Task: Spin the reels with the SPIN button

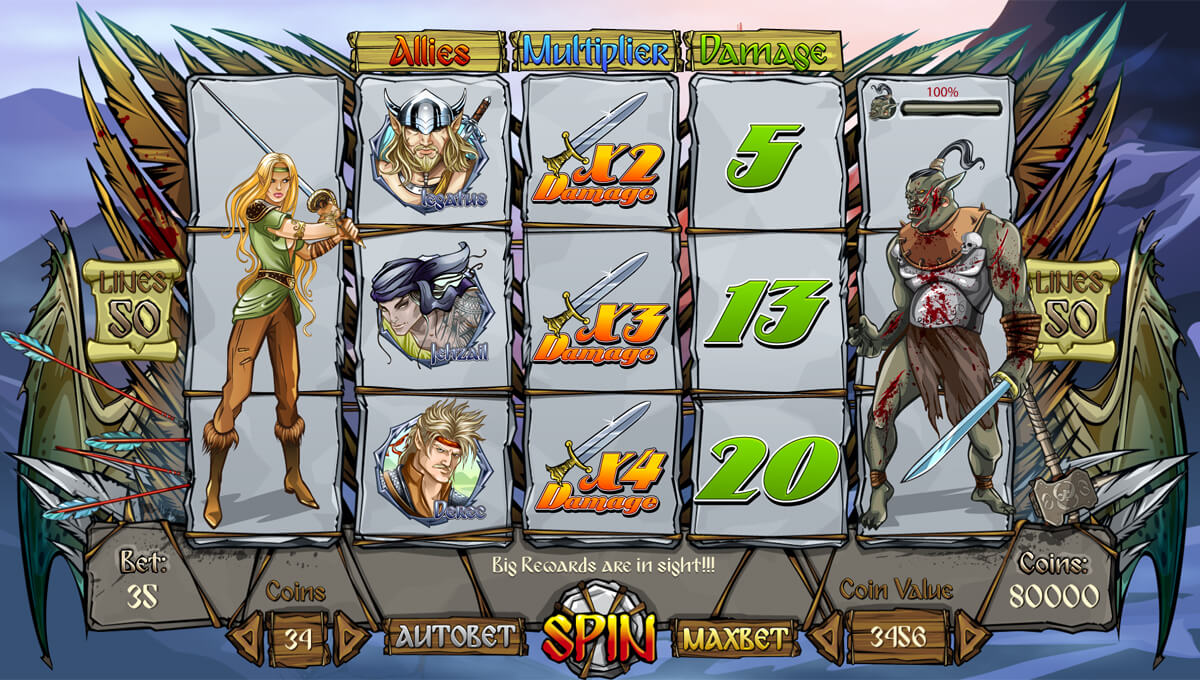Action: [x=599, y=633]
